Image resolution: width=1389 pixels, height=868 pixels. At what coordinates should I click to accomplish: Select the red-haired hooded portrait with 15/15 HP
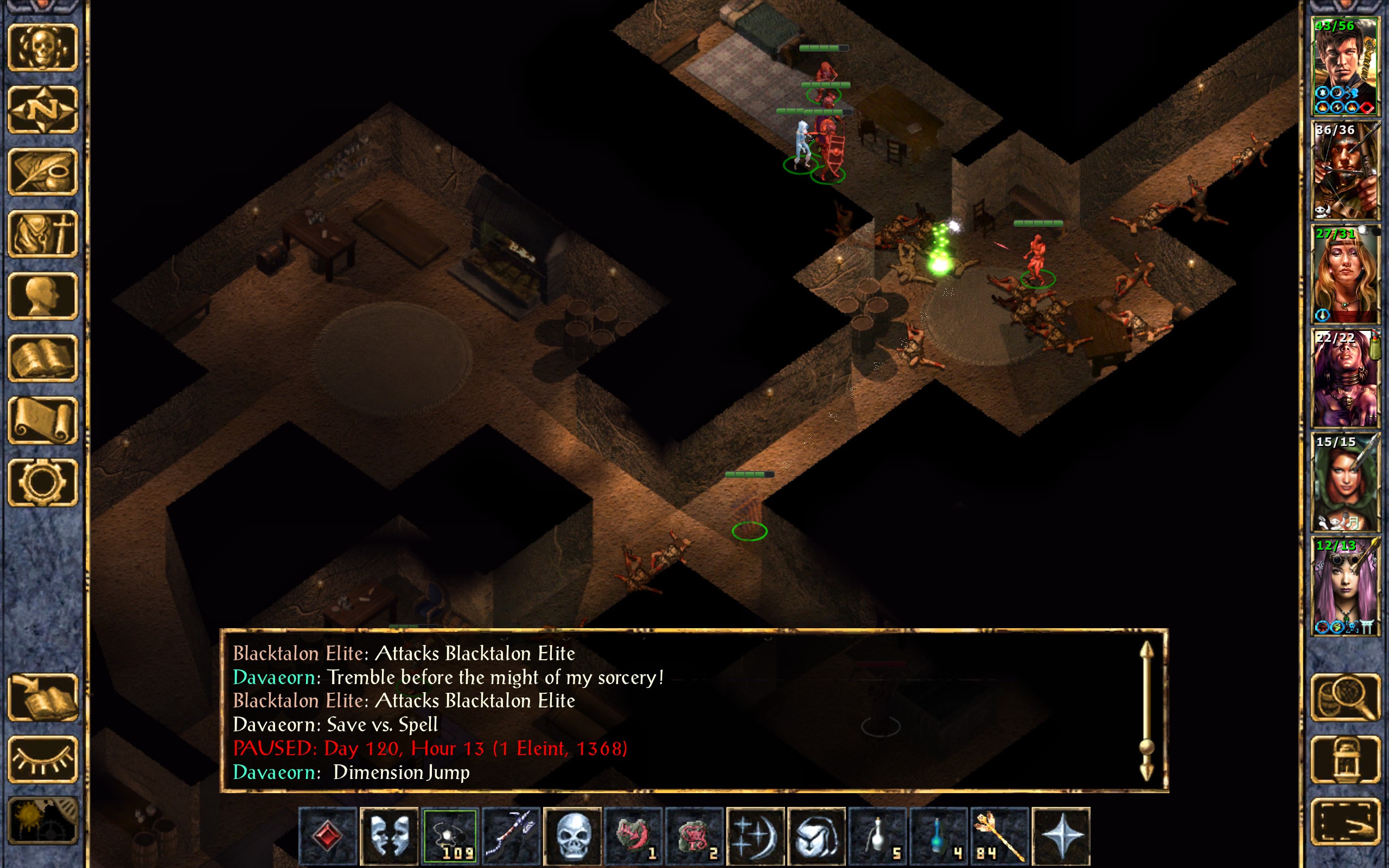tap(1345, 482)
